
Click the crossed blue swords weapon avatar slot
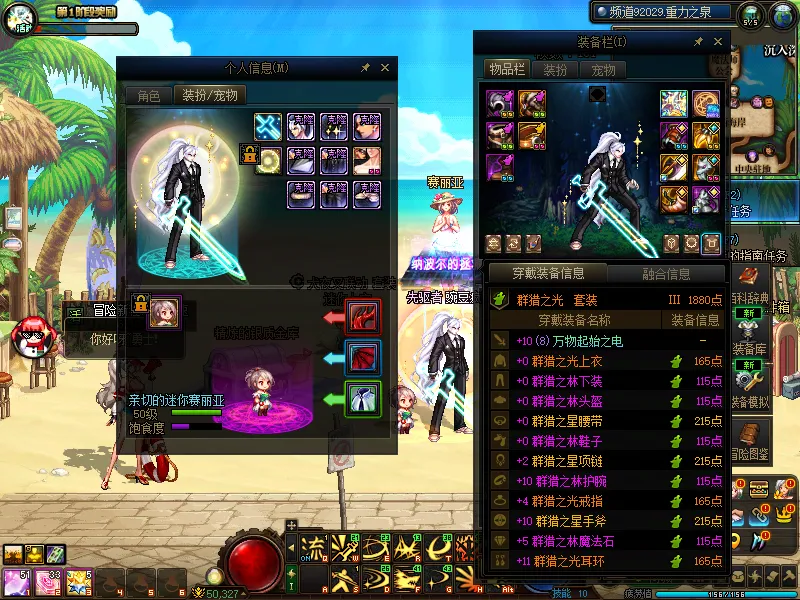click(x=268, y=126)
